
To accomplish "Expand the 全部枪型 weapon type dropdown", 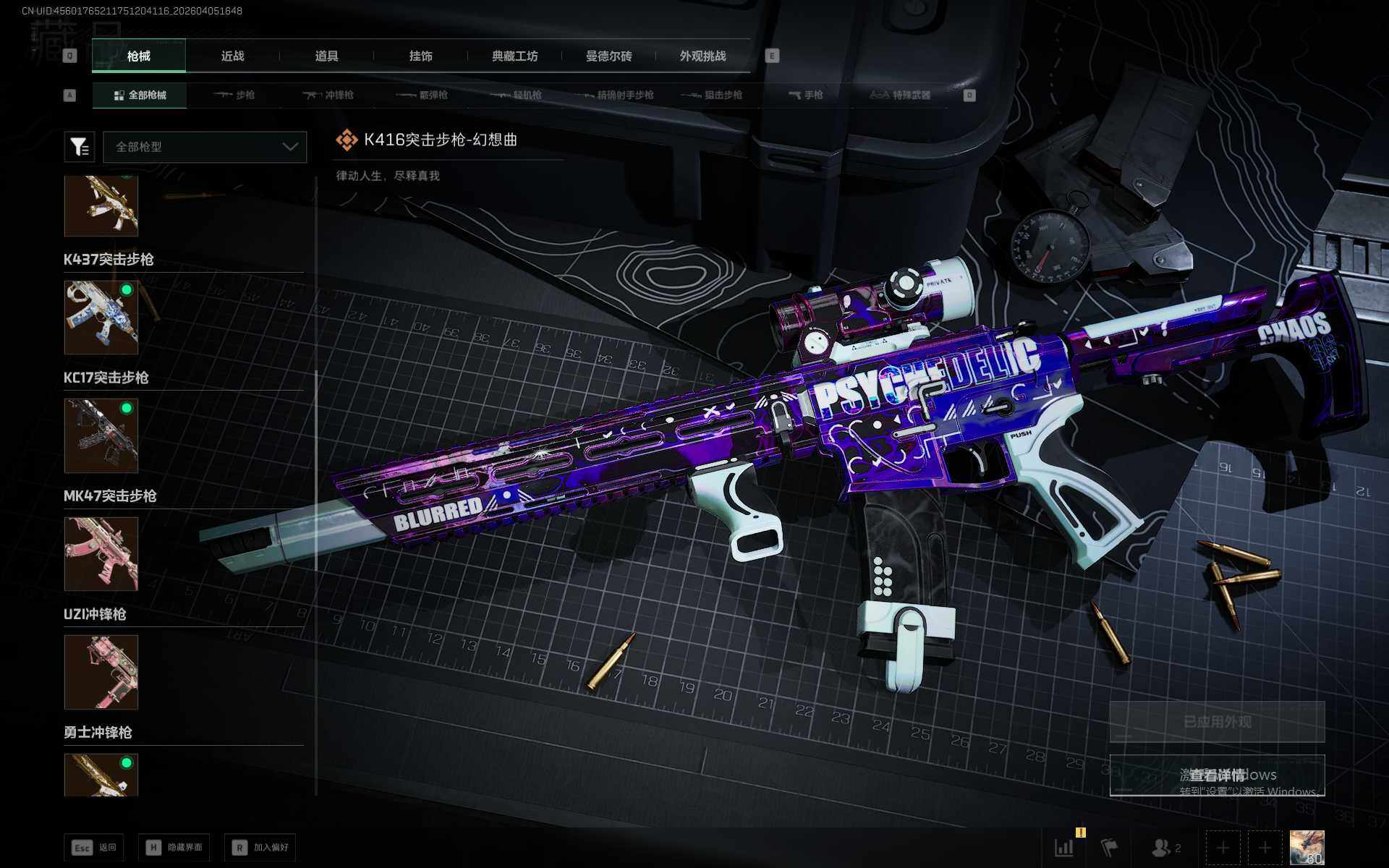I will (205, 147).
